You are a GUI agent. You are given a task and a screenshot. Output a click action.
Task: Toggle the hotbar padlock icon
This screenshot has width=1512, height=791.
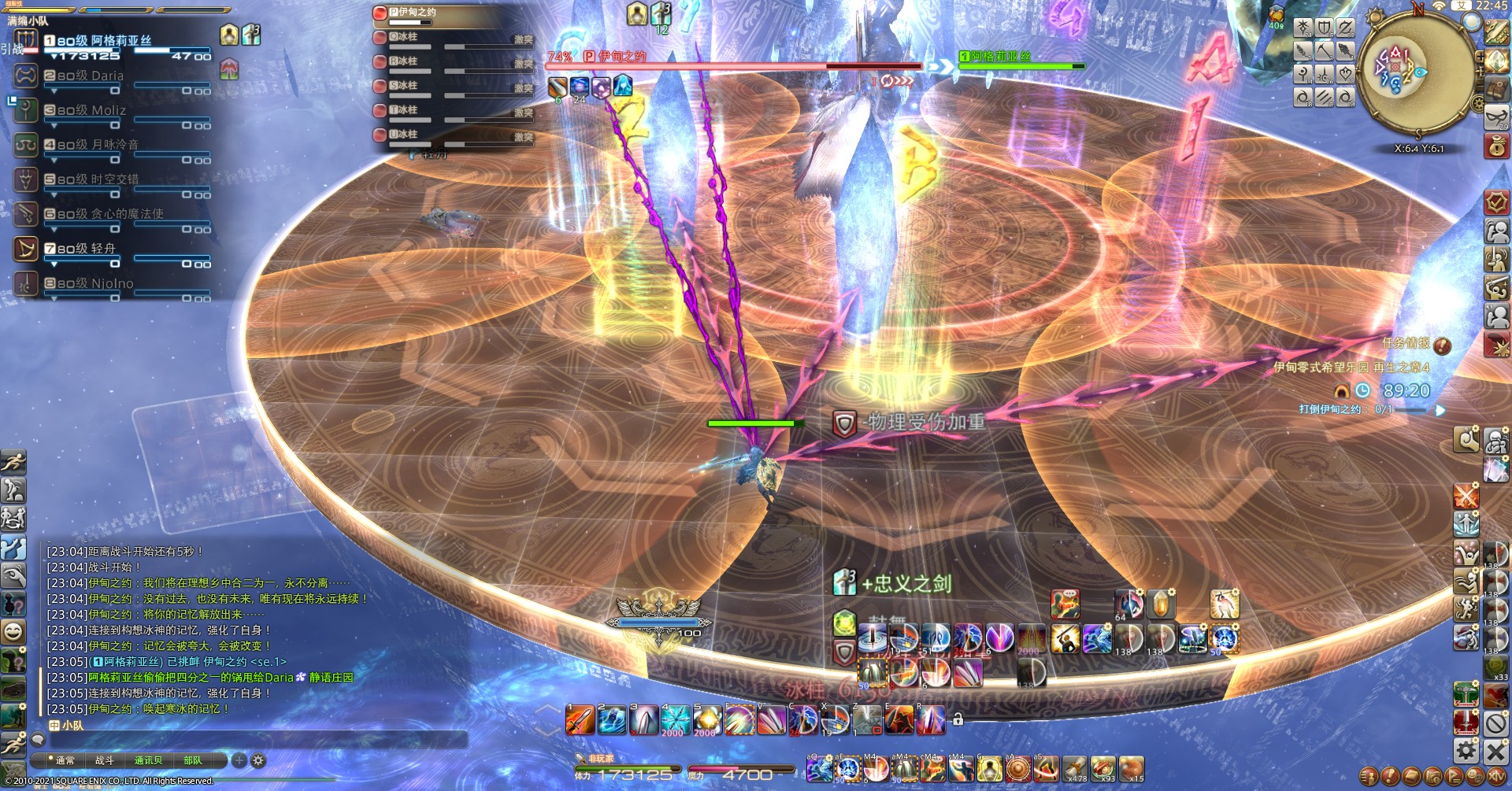click(x=958, y=719)
